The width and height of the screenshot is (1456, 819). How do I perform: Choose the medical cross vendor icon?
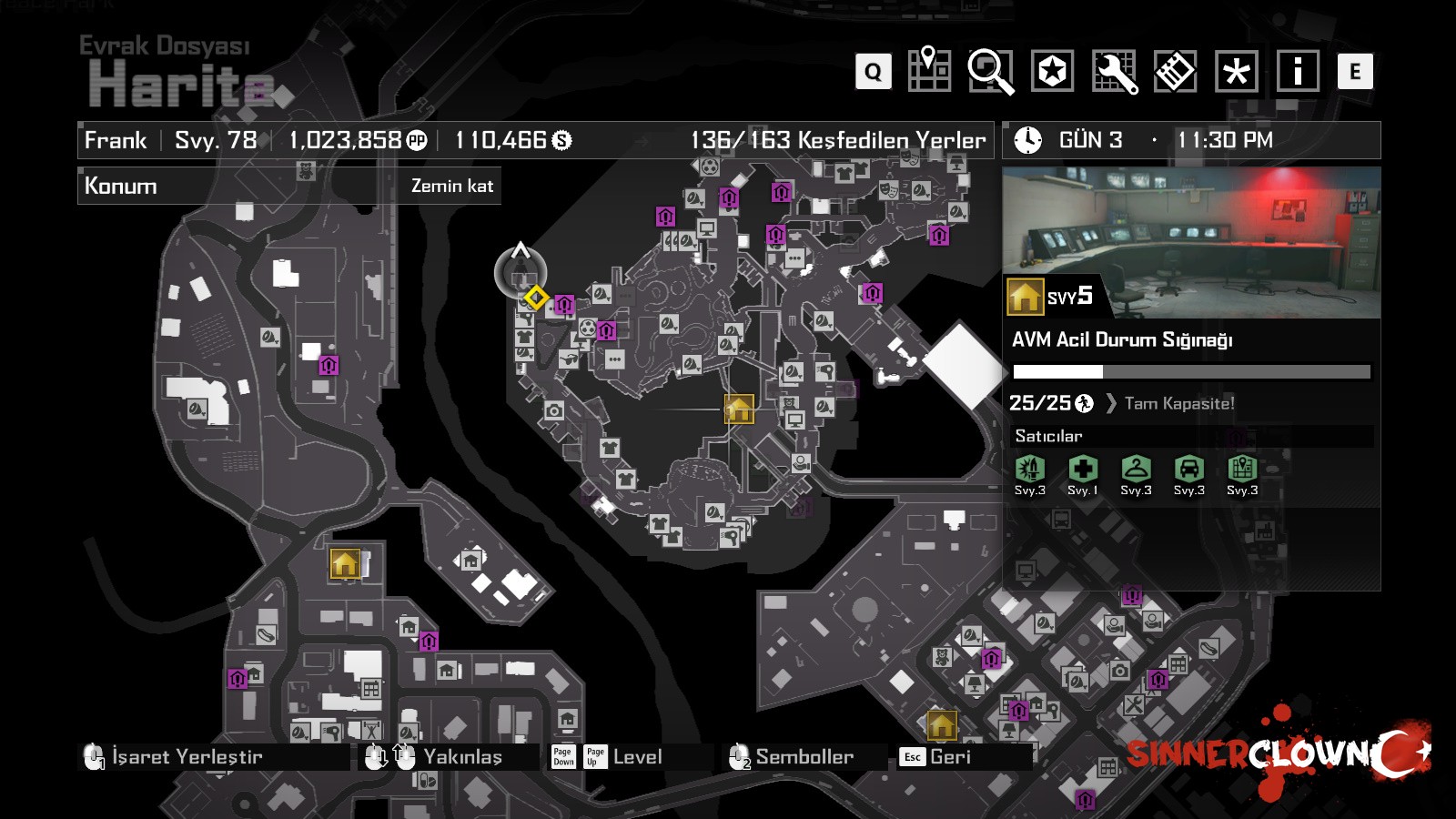click(x=1082, y=470)
